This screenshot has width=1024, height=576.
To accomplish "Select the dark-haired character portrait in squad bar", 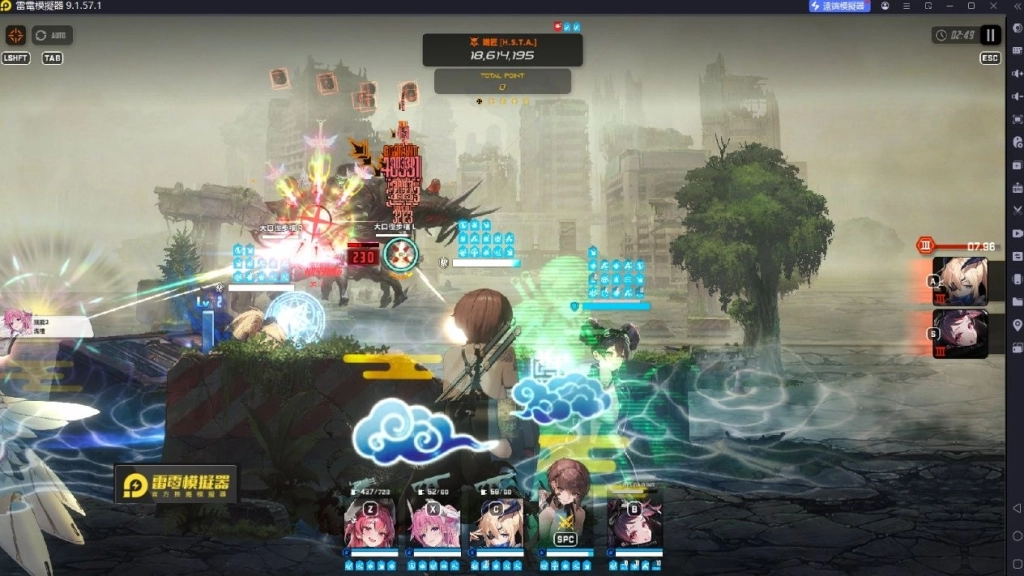I will [x=634, y=521].
